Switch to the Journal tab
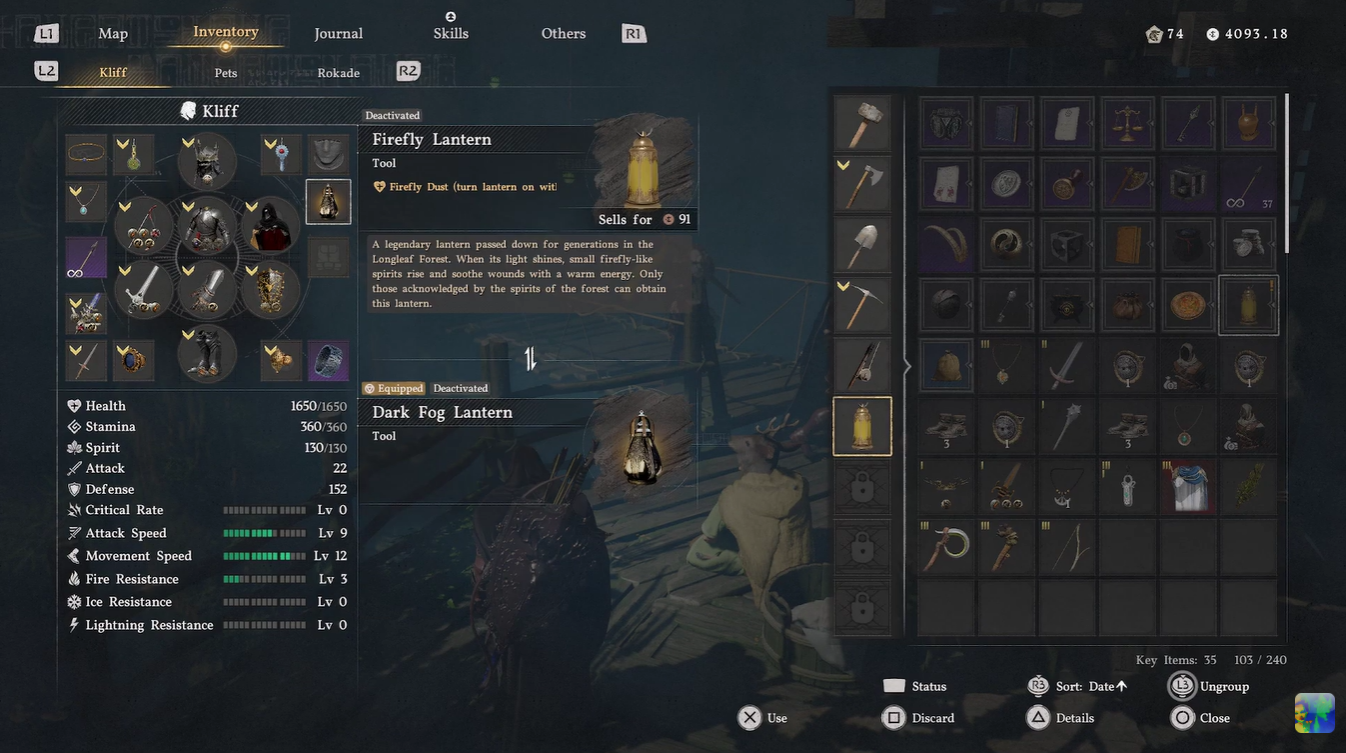The image size is (1346, 753). click(338, 33)
